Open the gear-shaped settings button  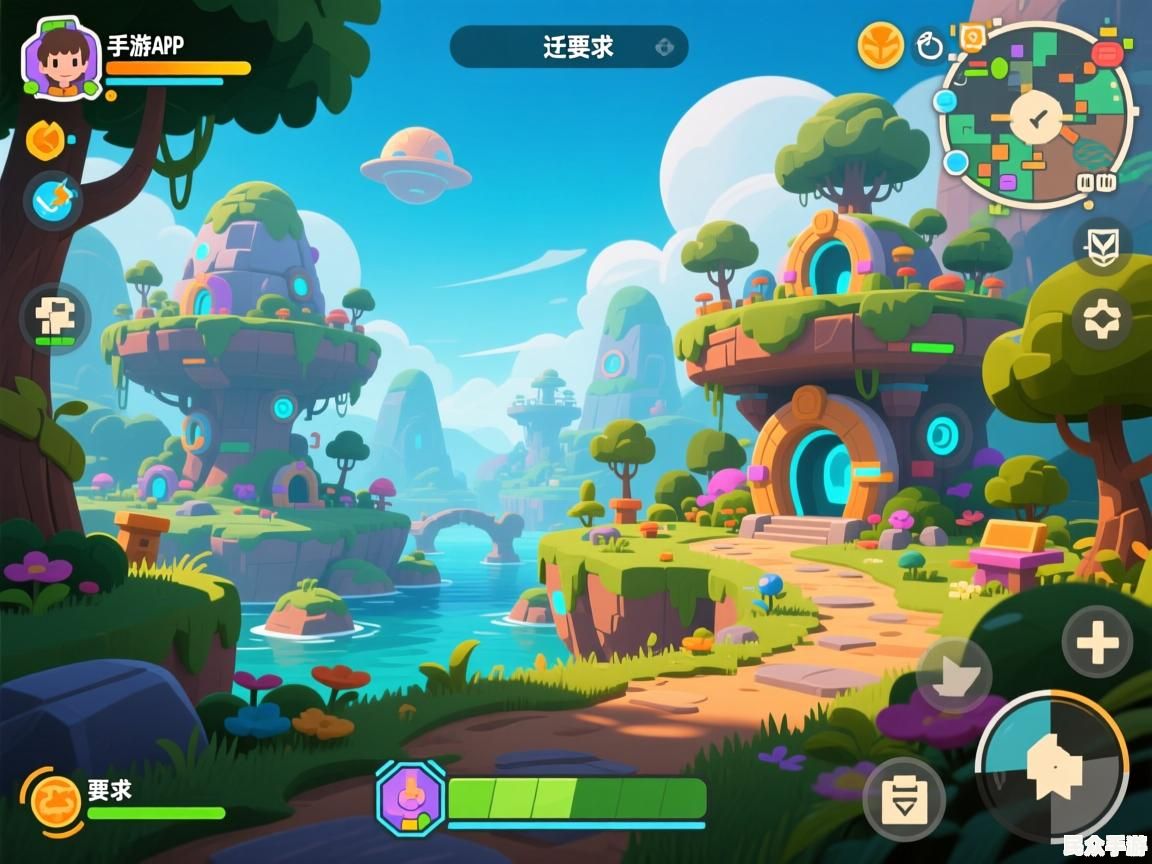click(x=1102, y=319)
